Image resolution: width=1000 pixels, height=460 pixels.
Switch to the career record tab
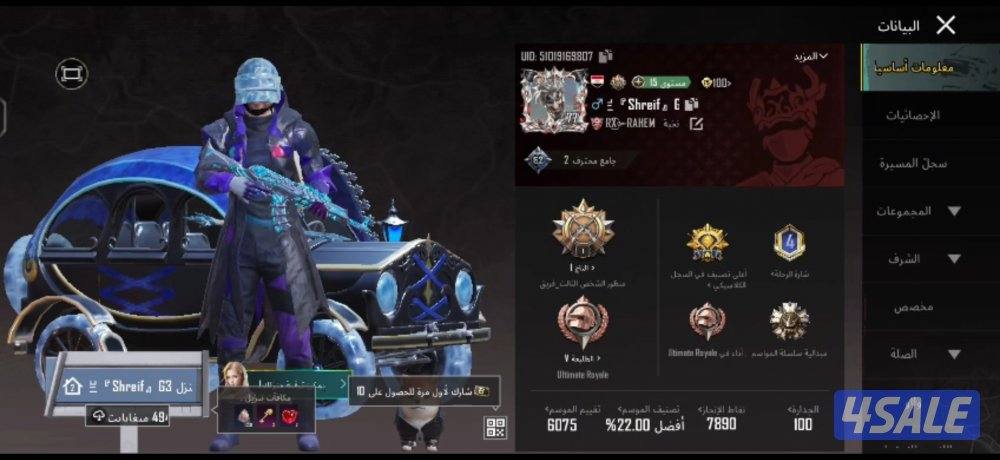tap(913, 163)
